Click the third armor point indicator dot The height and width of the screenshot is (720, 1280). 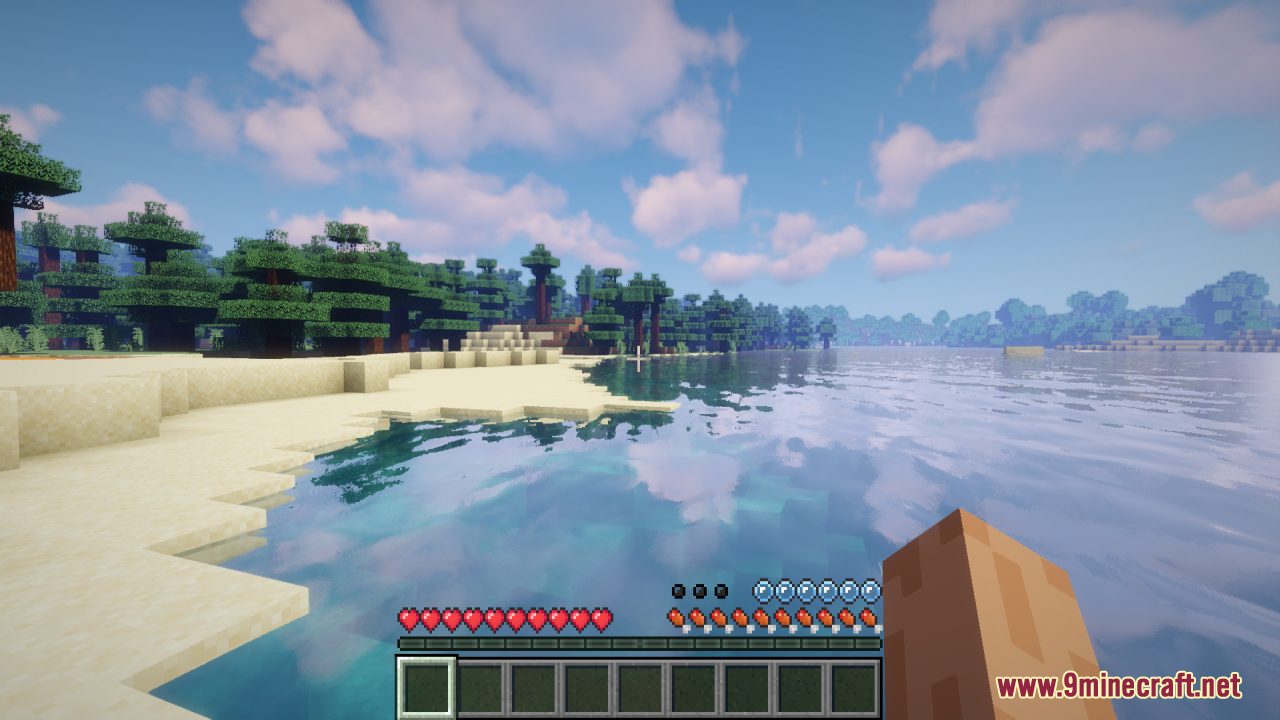pyautogui.click(x=720, y=590)
